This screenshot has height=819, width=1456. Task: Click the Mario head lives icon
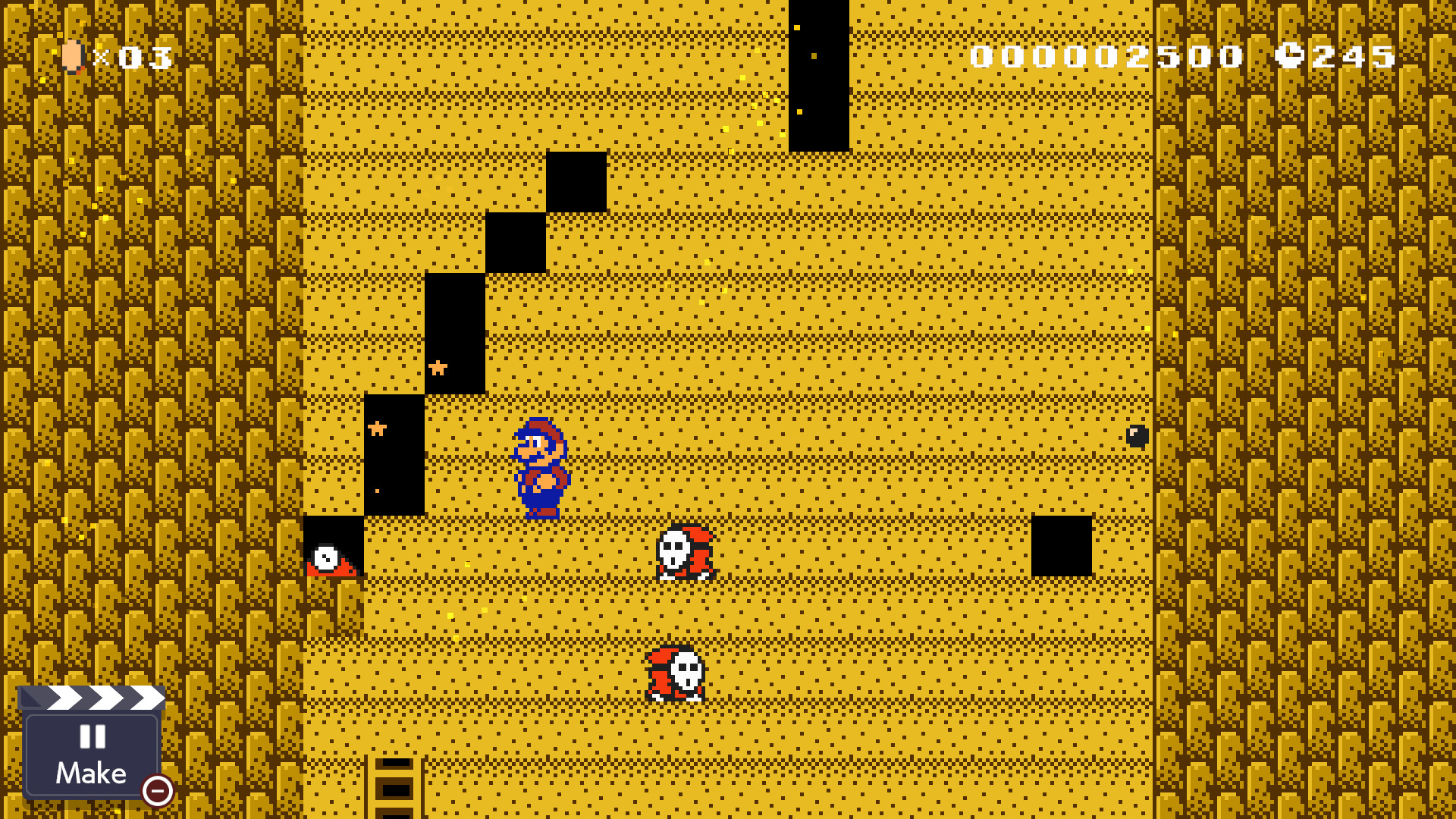pyautogui.click(x=72, y=58)
